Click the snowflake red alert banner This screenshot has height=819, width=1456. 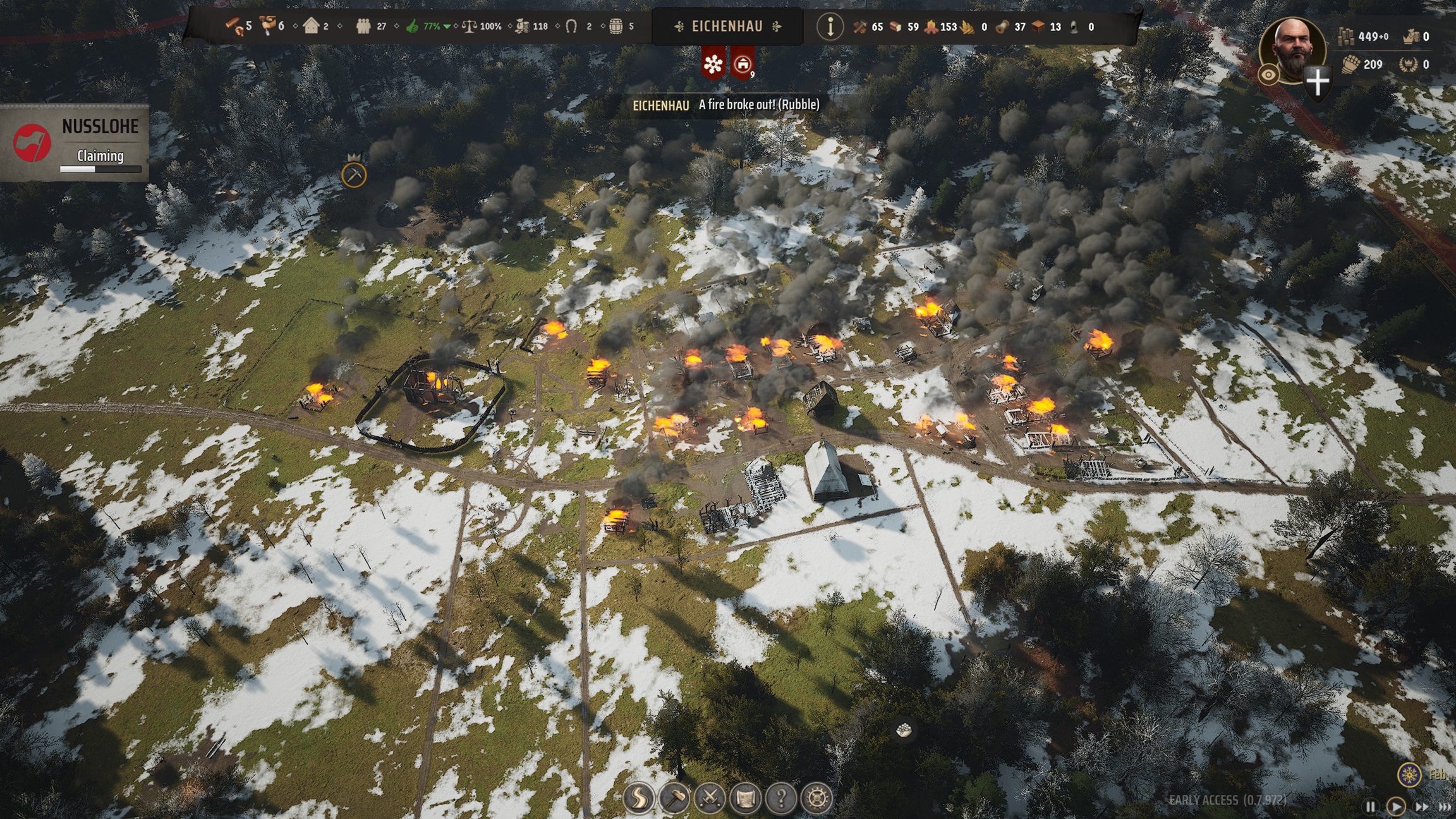(713, 64)
